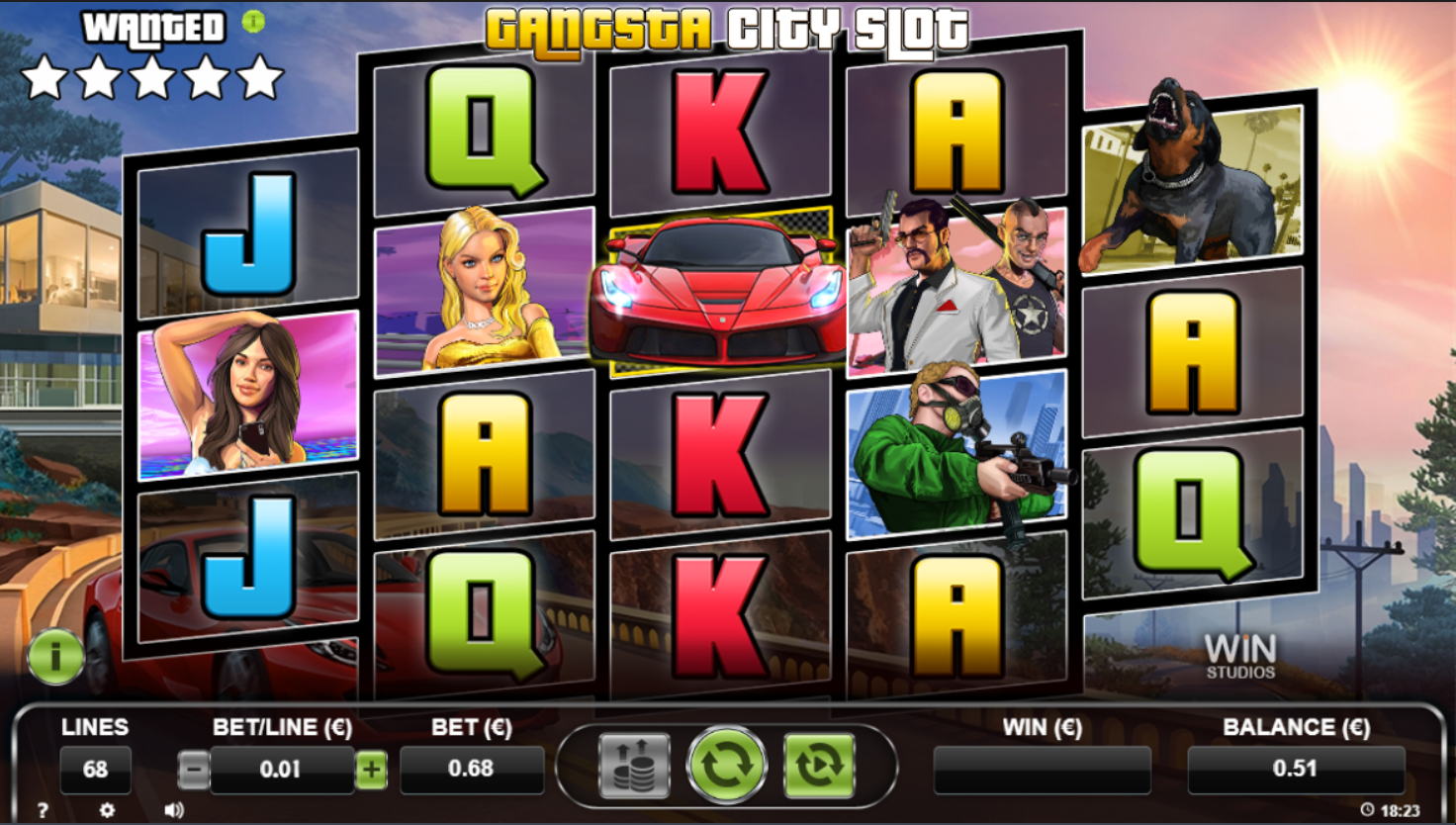This screenshot has width=1456, height=825.
Task: Open the large green info button
Action: [x=55, y=656]
